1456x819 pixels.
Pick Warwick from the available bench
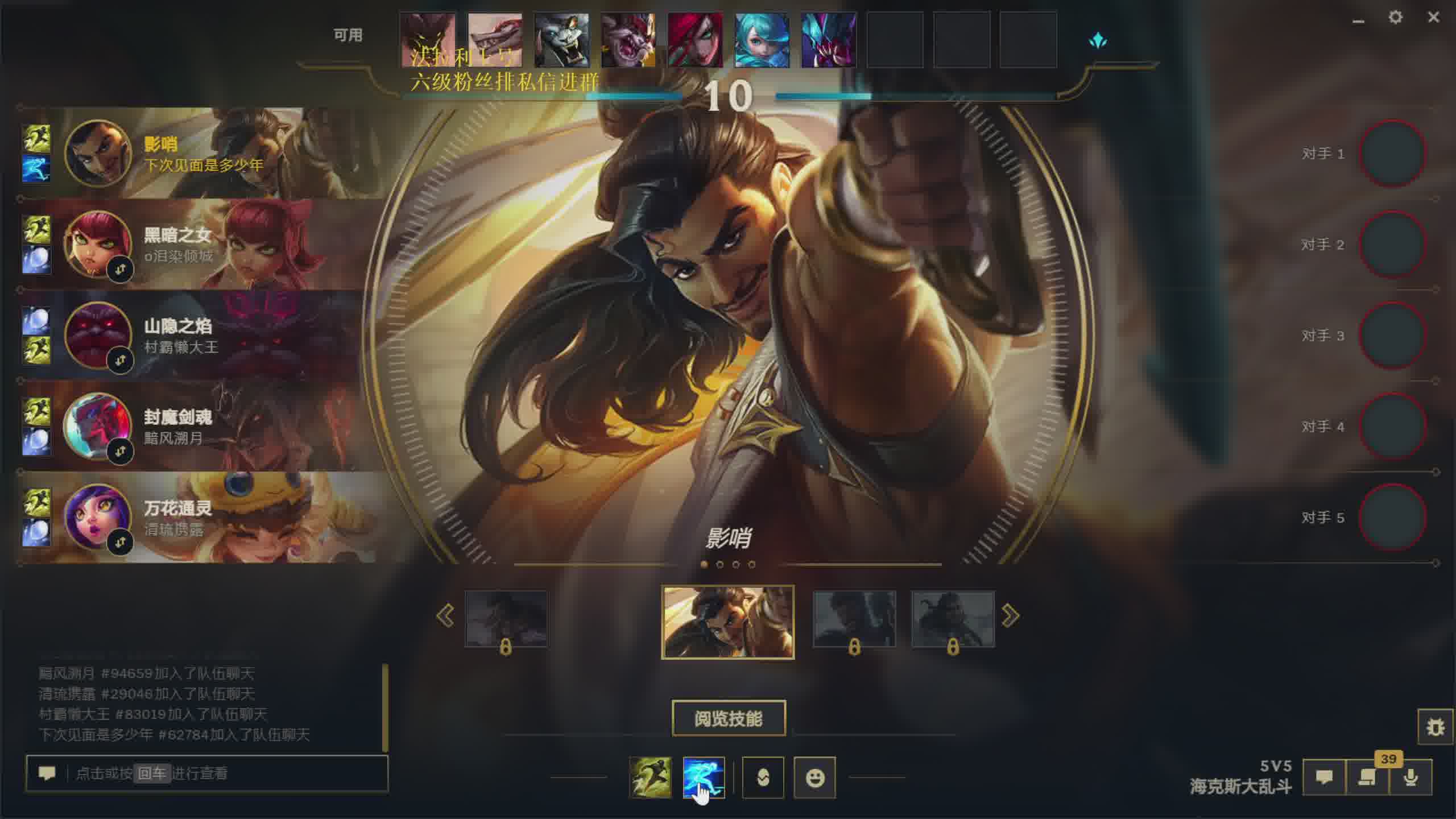[x=561, y=40]
